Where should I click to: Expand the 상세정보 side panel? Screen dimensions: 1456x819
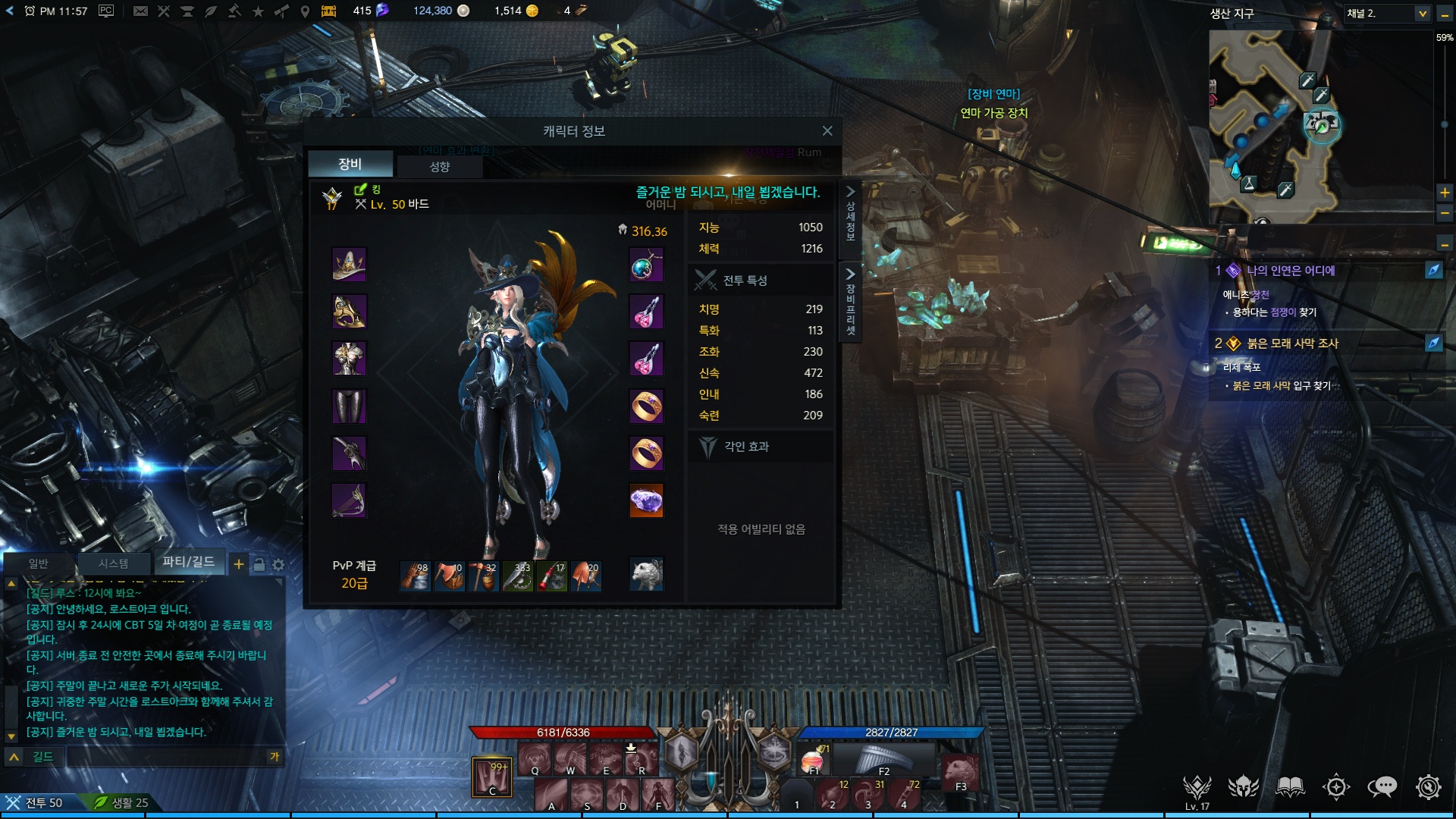(x=850, y=214)
